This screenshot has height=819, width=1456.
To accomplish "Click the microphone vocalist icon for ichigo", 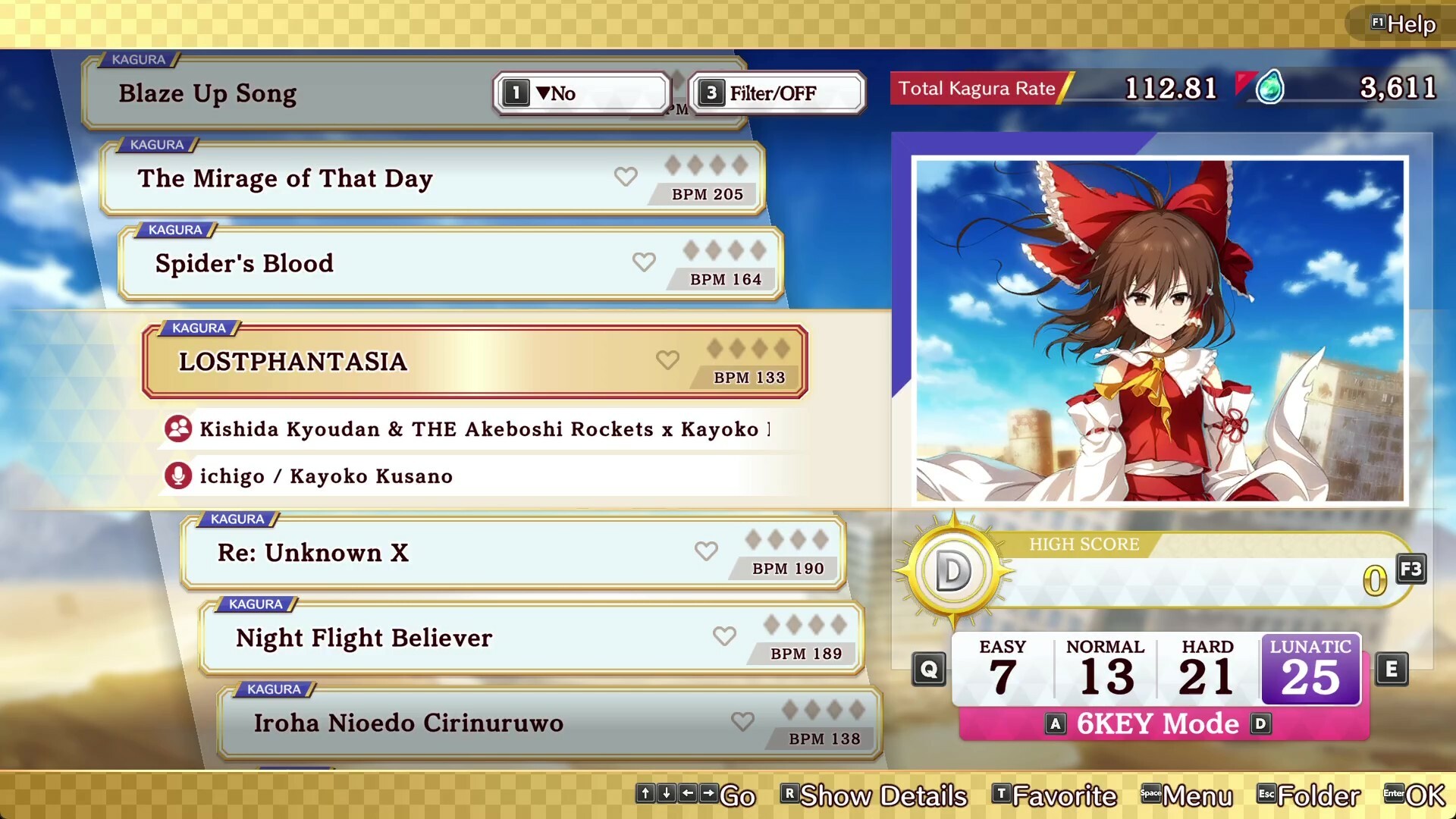I will (177, 475).
